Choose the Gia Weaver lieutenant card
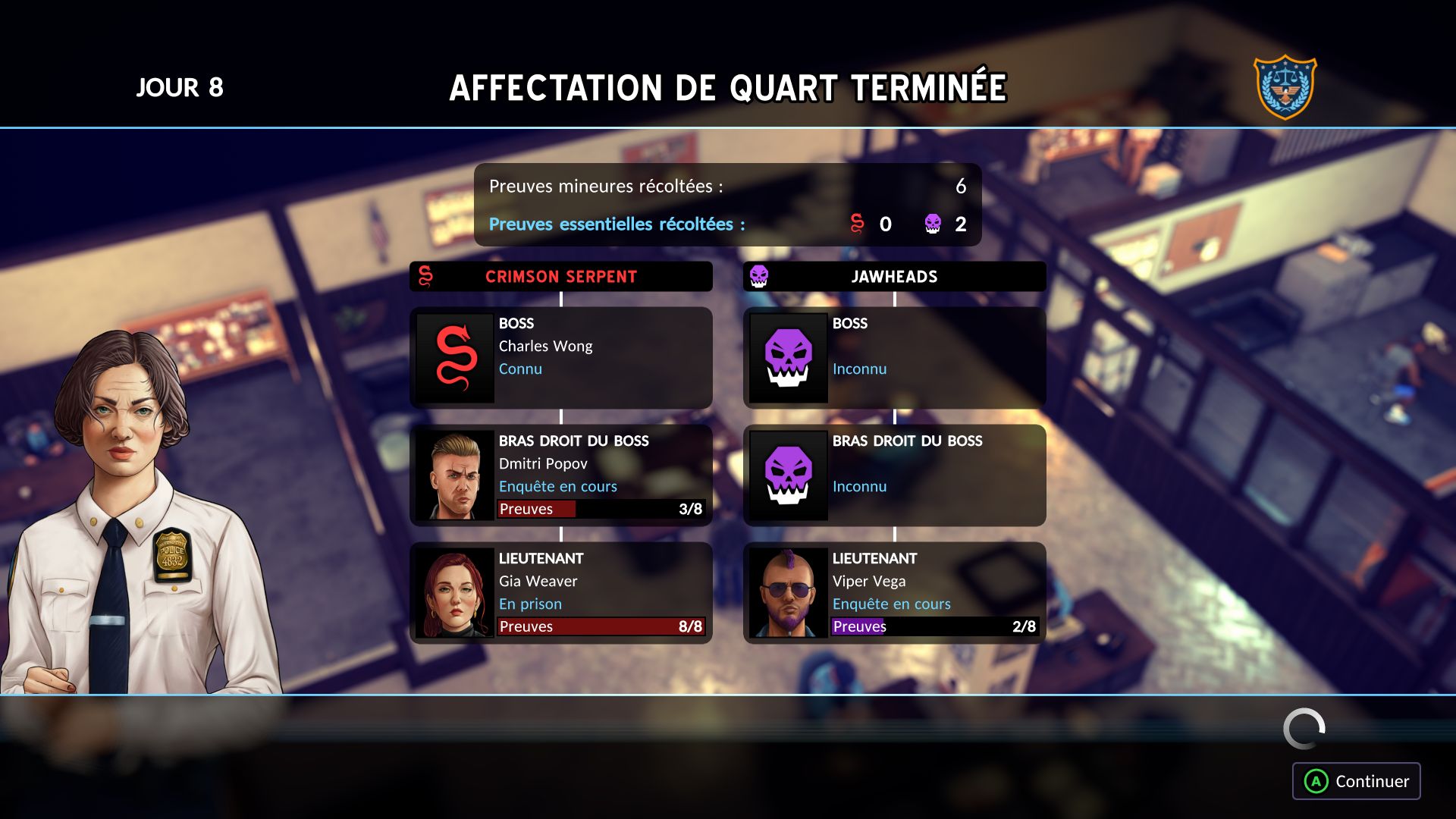The image size is (1456, 819). [561, 593]
